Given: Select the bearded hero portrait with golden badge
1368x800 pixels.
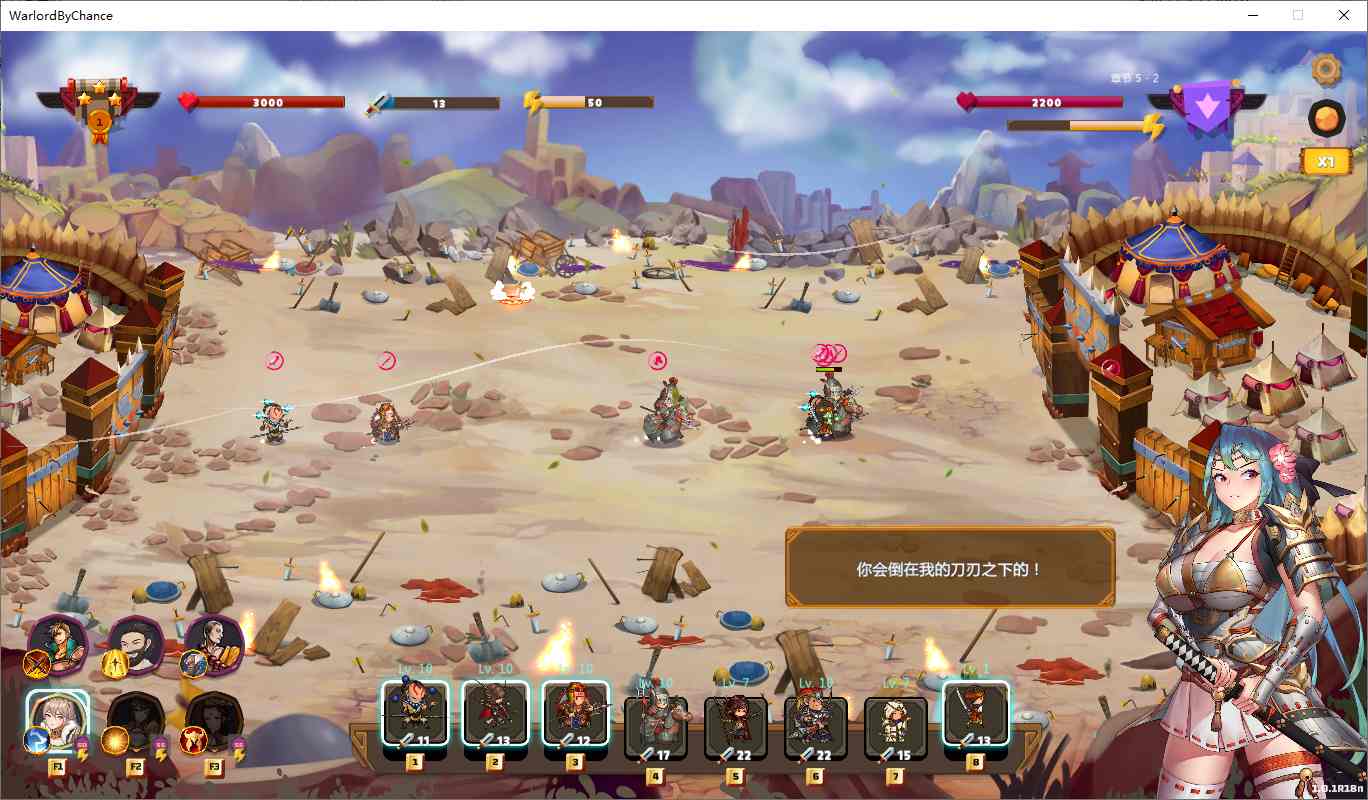Looking at the screenshot, I should pos(136,645).
